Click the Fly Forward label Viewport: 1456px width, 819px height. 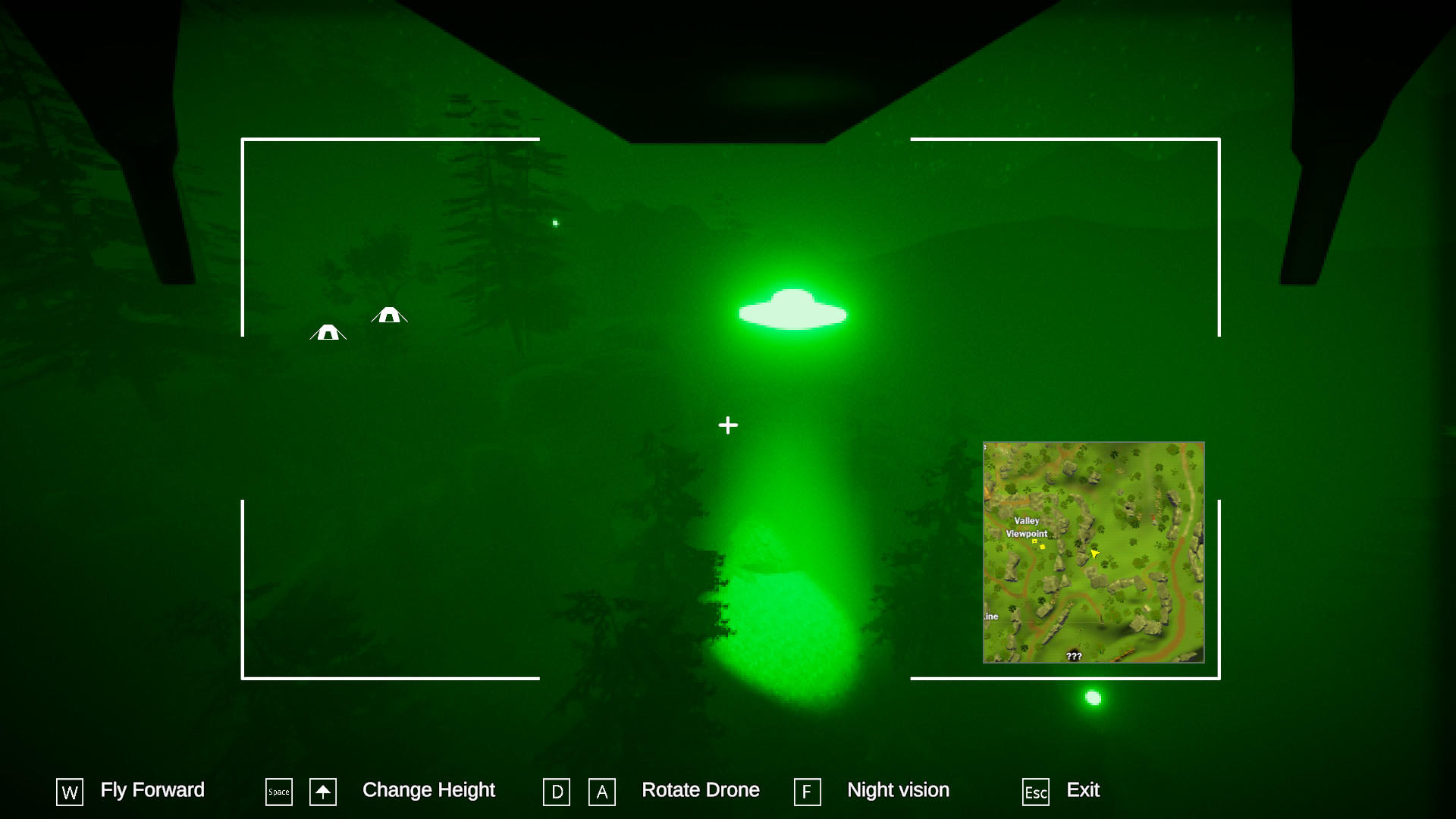(152, 790)
